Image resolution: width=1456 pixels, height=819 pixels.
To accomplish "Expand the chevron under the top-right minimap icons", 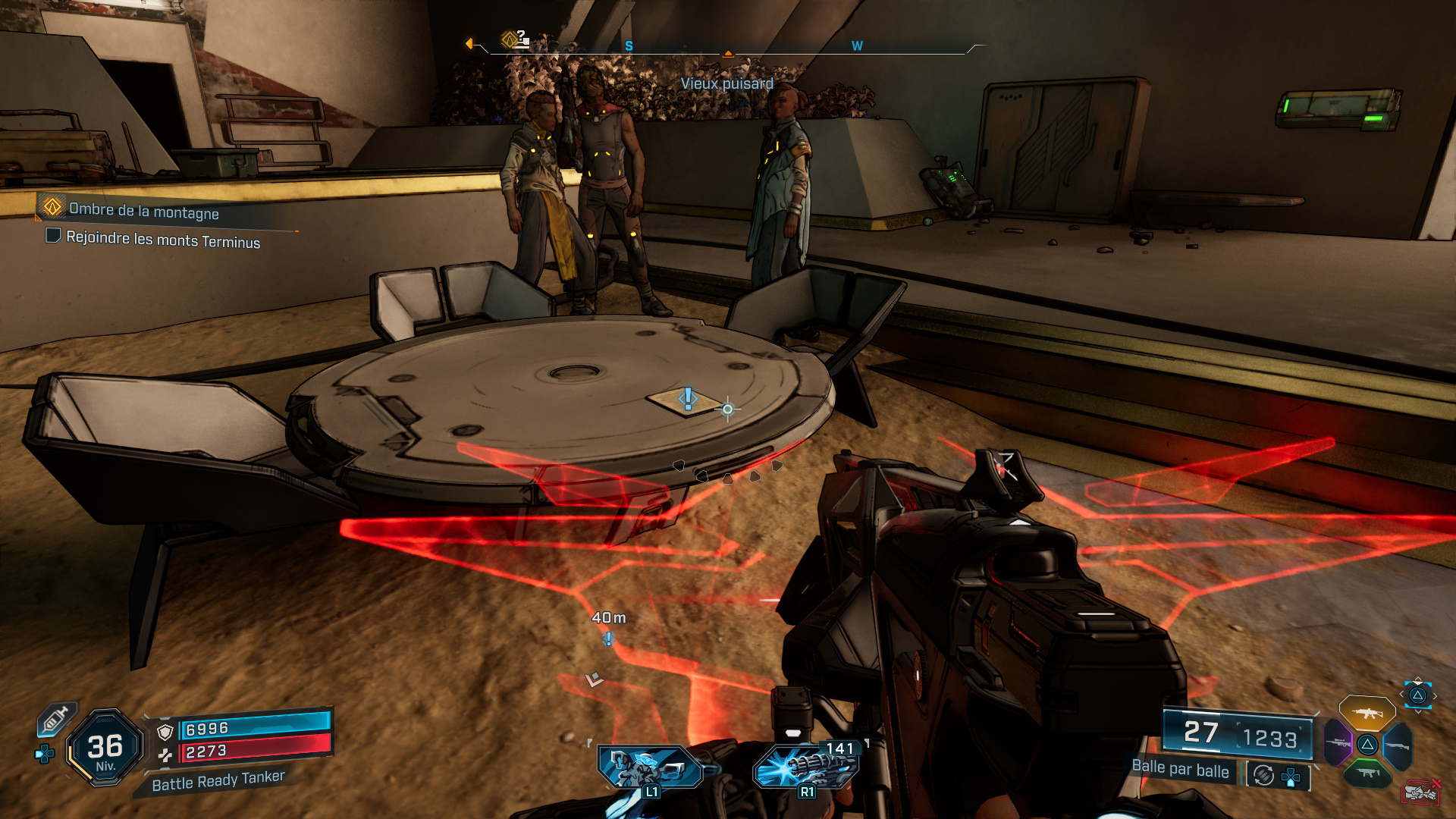I will (x=1418, y=711).
